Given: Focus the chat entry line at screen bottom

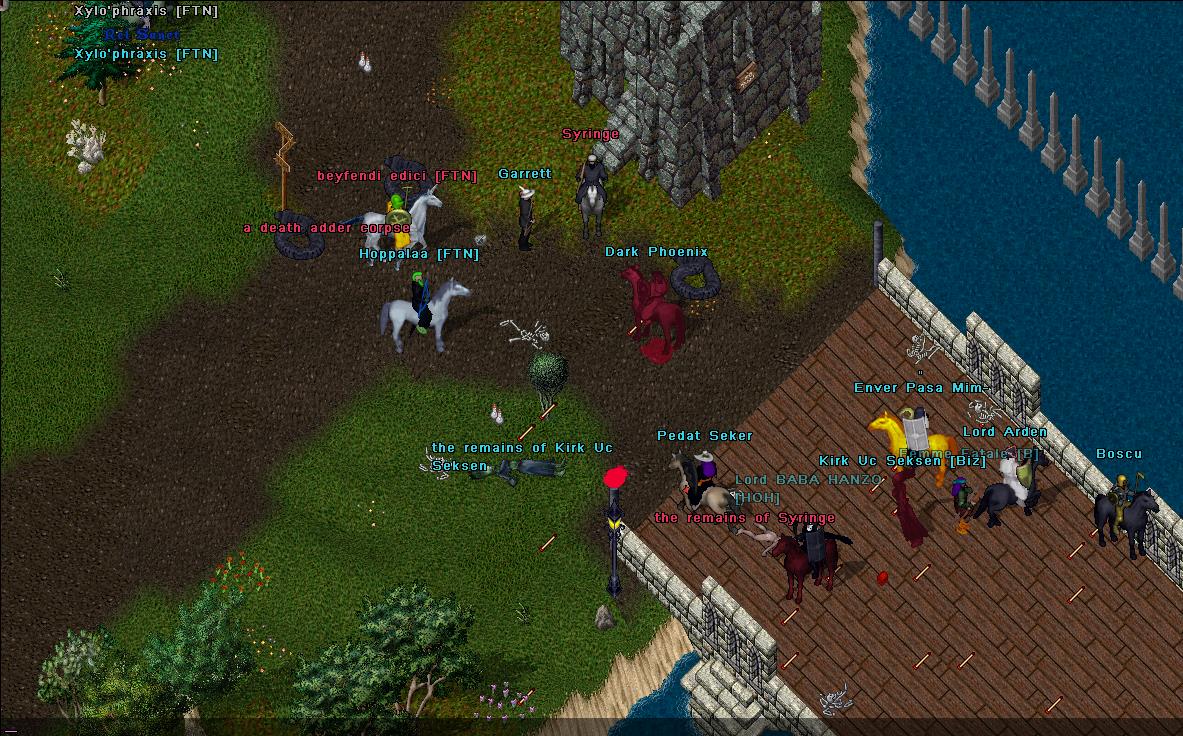Looking at the screenshot, I should [590, 727].
